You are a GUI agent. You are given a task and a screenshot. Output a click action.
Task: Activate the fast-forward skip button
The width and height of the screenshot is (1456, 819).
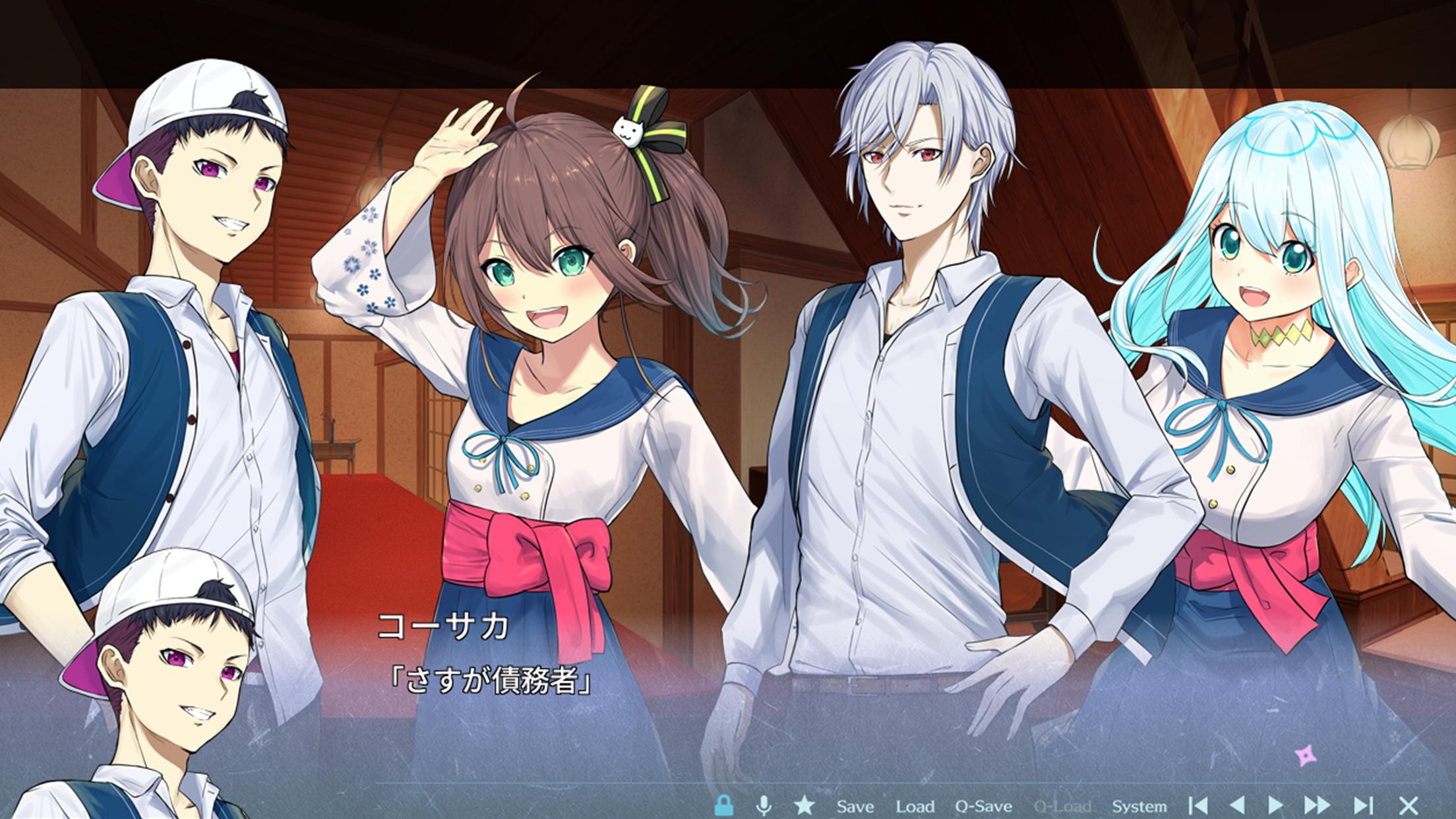pos(1317,805)
